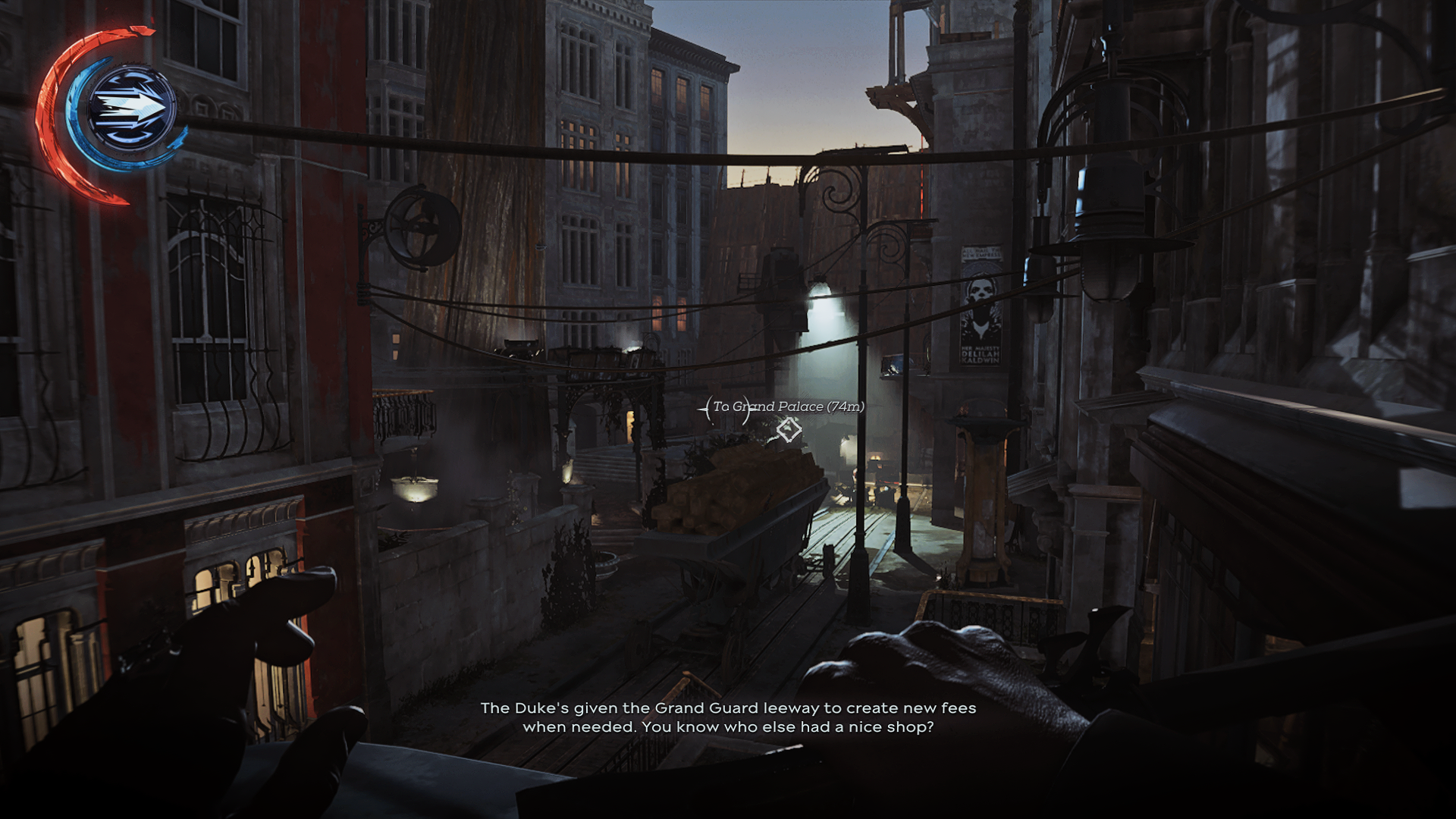The height and width of the screenshot is (819, 1456).
Task: Select the Far Reach power icon
Action: coord(130,108)
